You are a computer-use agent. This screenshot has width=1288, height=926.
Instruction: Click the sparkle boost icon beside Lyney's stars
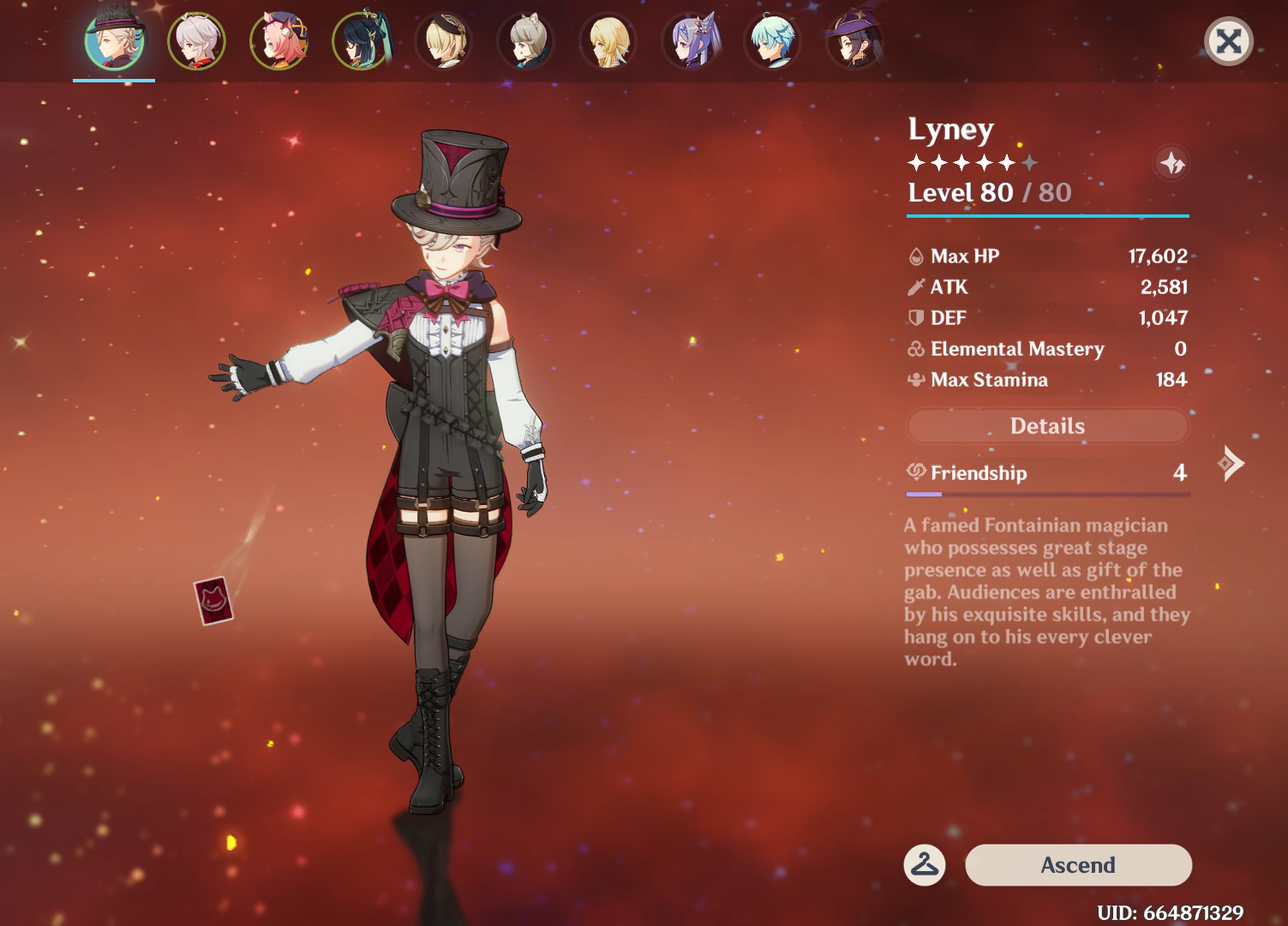1173,165
